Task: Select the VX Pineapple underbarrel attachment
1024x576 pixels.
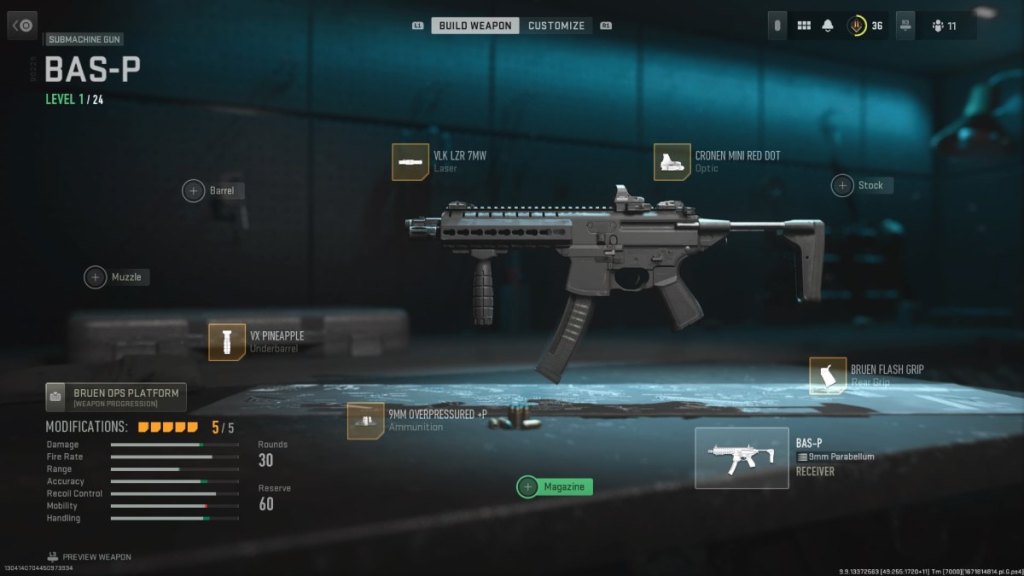Action: [x=227, y=342]
